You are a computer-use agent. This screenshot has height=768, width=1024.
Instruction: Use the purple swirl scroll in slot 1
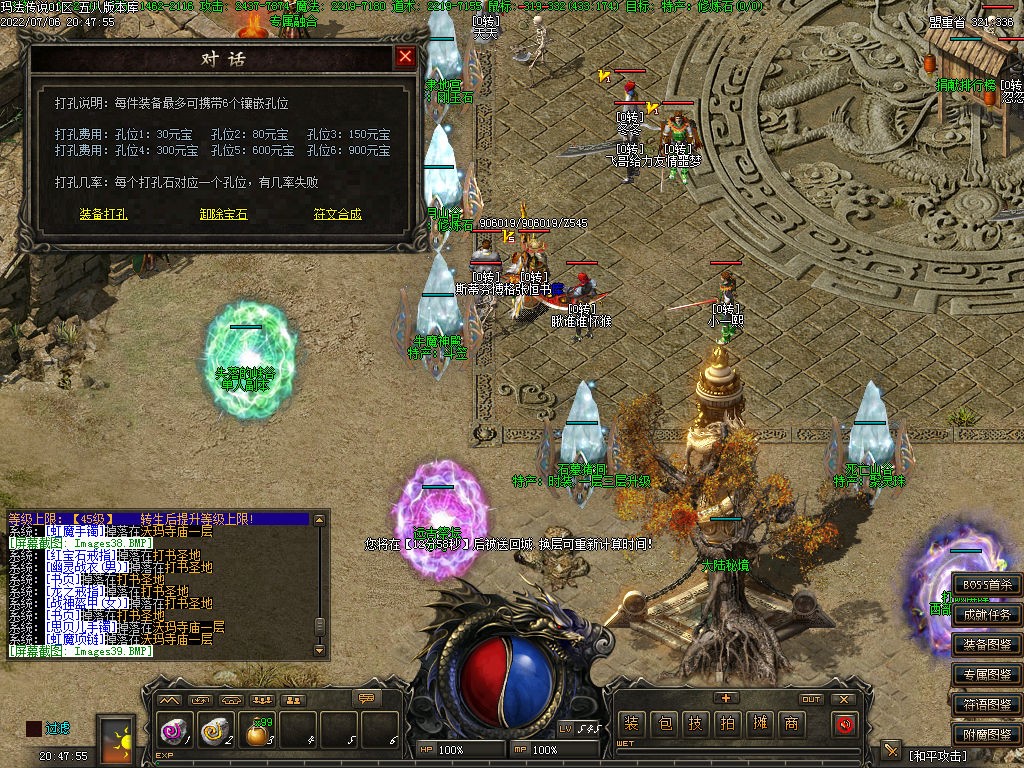click(173, 732)
